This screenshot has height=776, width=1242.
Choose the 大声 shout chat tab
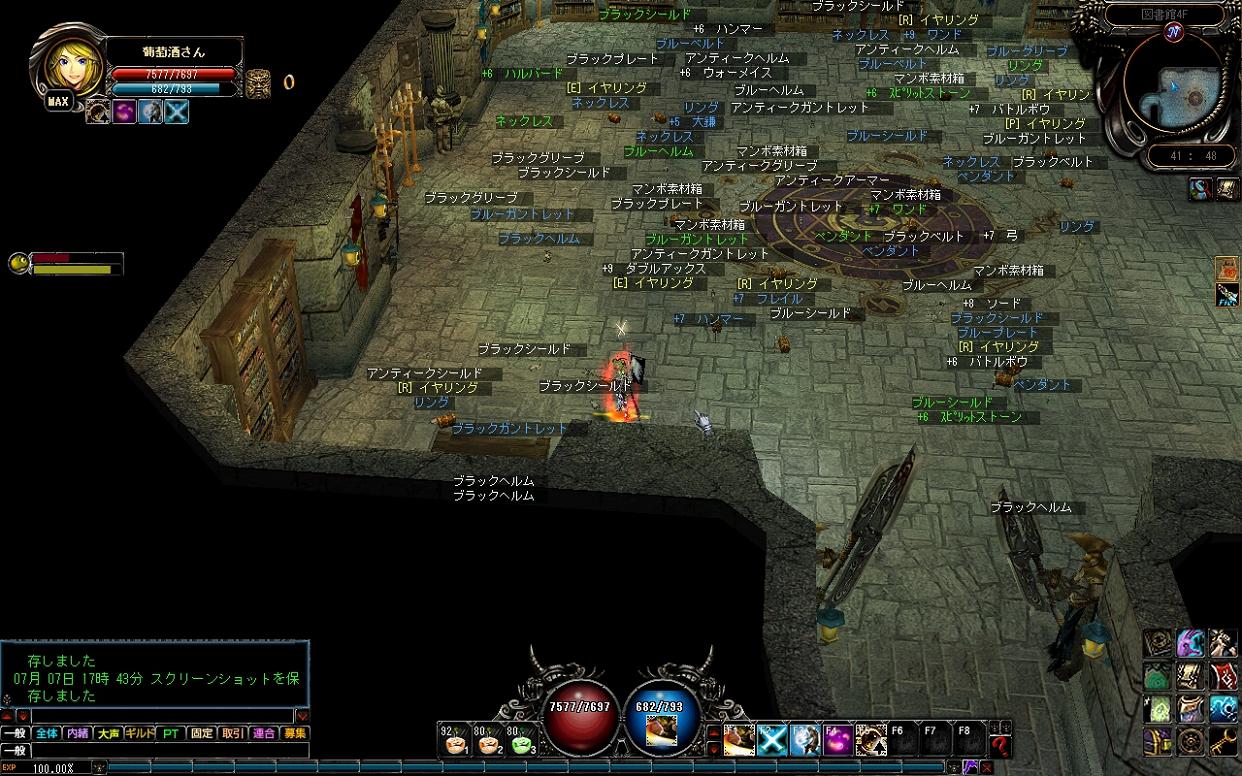108,733
